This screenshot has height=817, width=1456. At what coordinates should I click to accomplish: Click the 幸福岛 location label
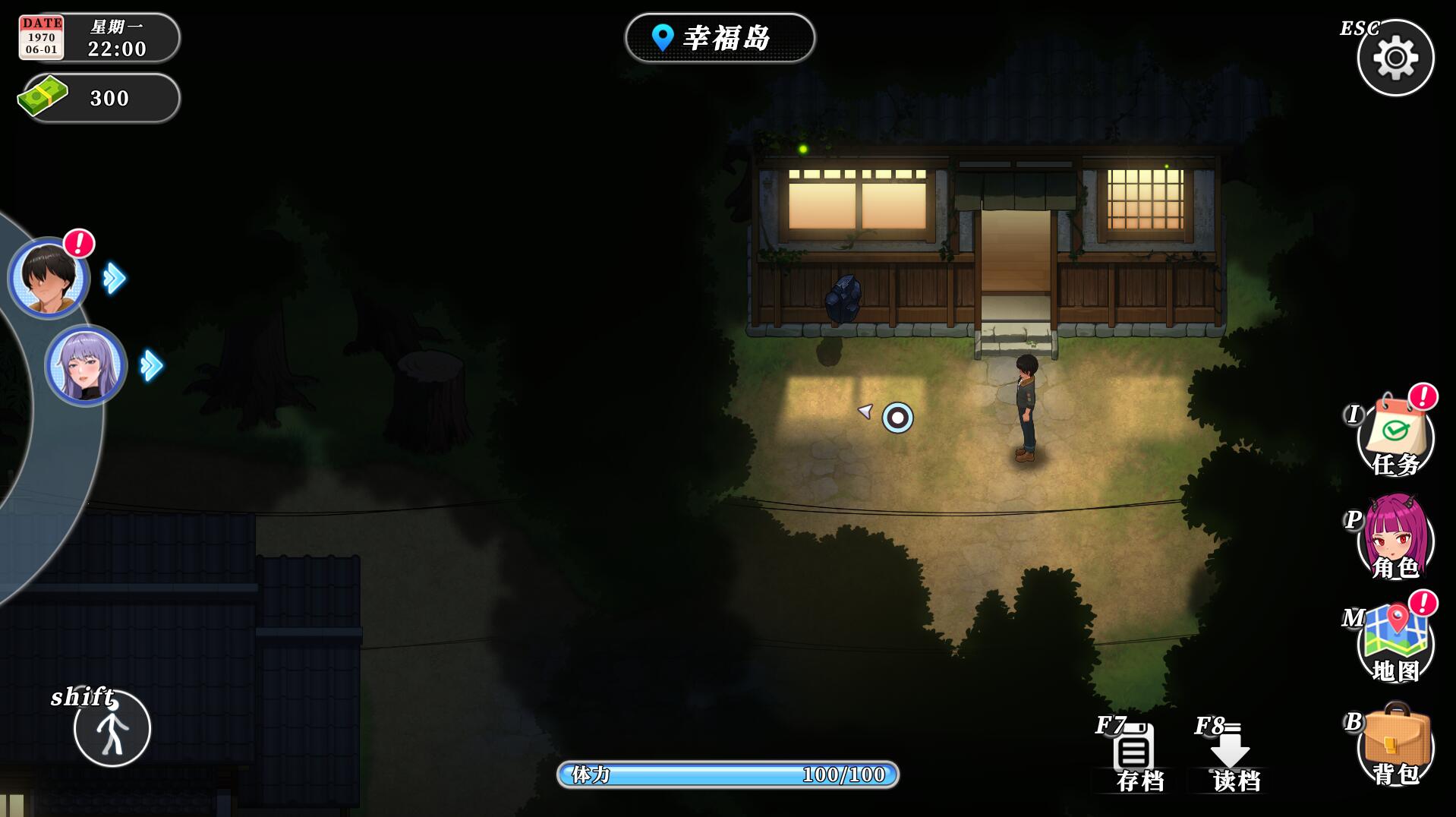[720, 38]
